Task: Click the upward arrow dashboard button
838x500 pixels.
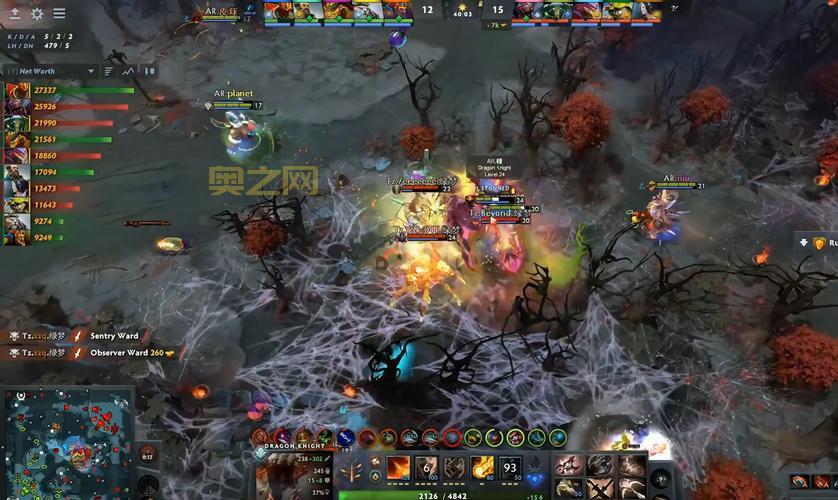Action: 15,14
